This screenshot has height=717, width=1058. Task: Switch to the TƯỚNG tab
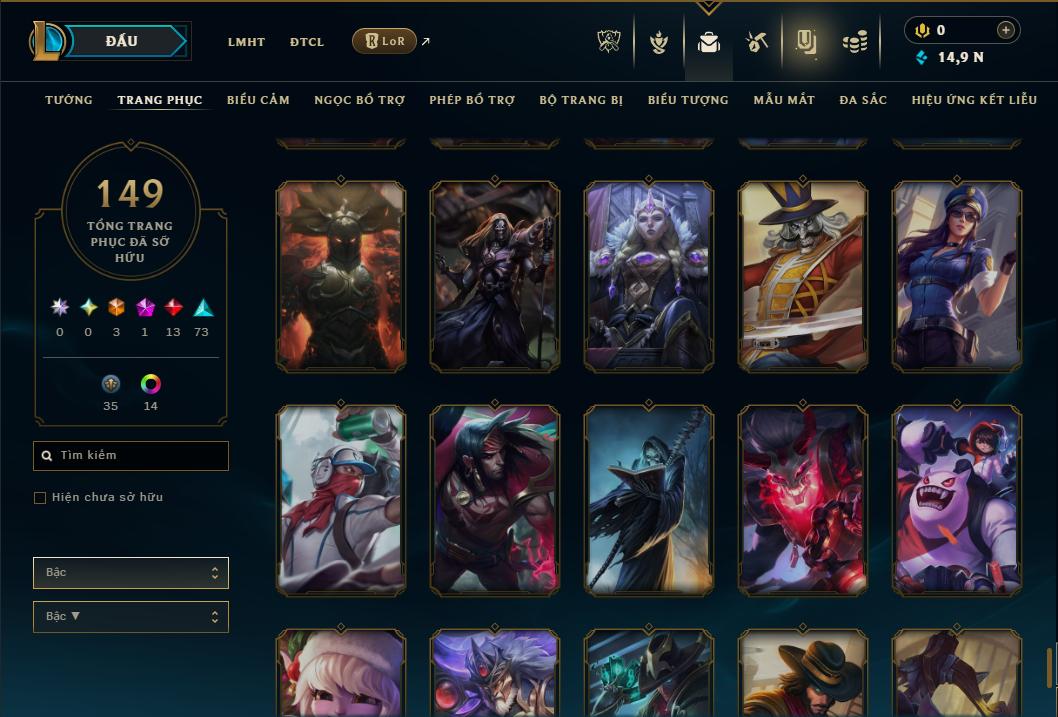tap(69, 100)
